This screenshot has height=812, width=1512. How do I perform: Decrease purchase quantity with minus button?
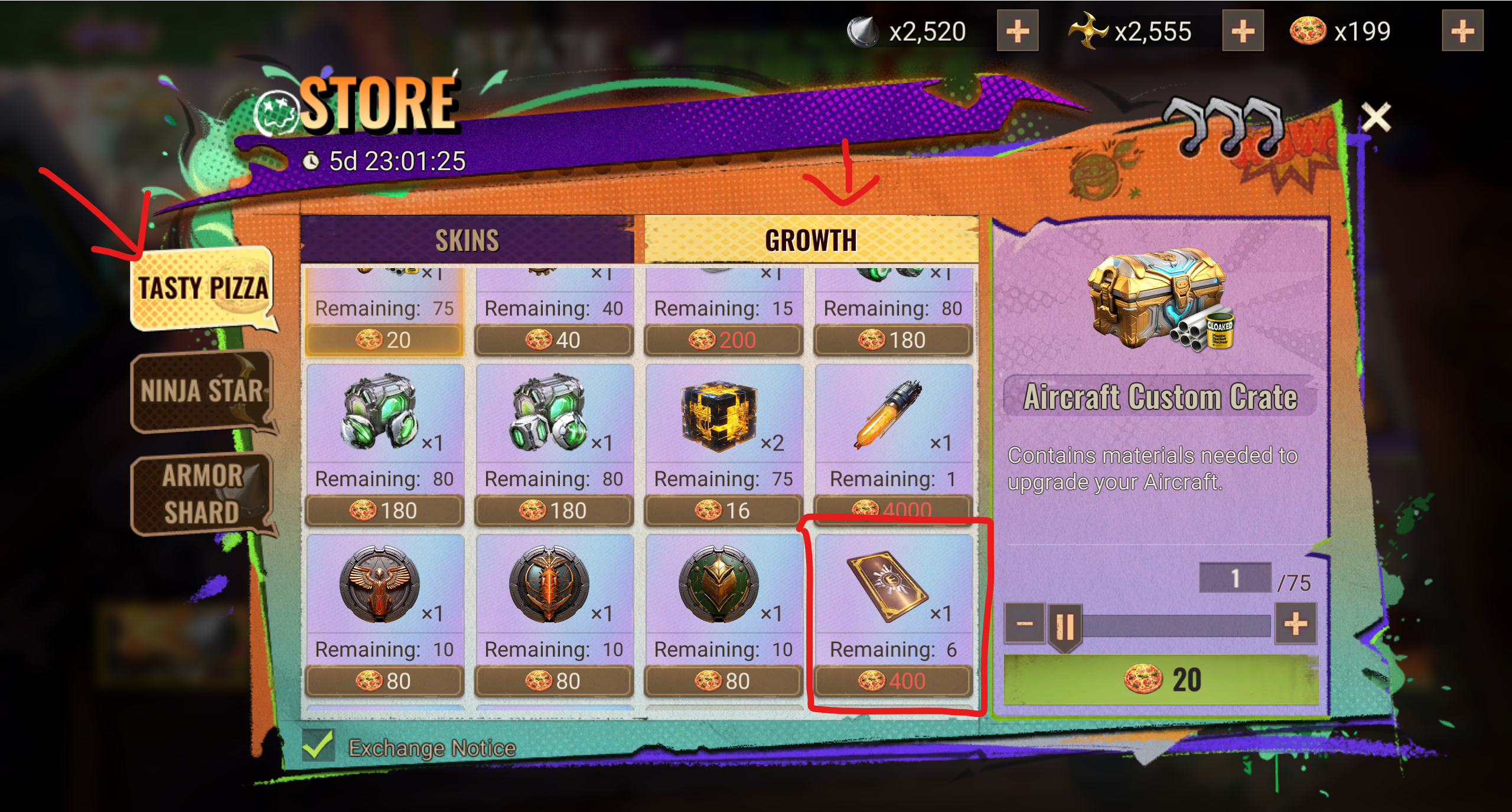click(x=1025, y=624)
